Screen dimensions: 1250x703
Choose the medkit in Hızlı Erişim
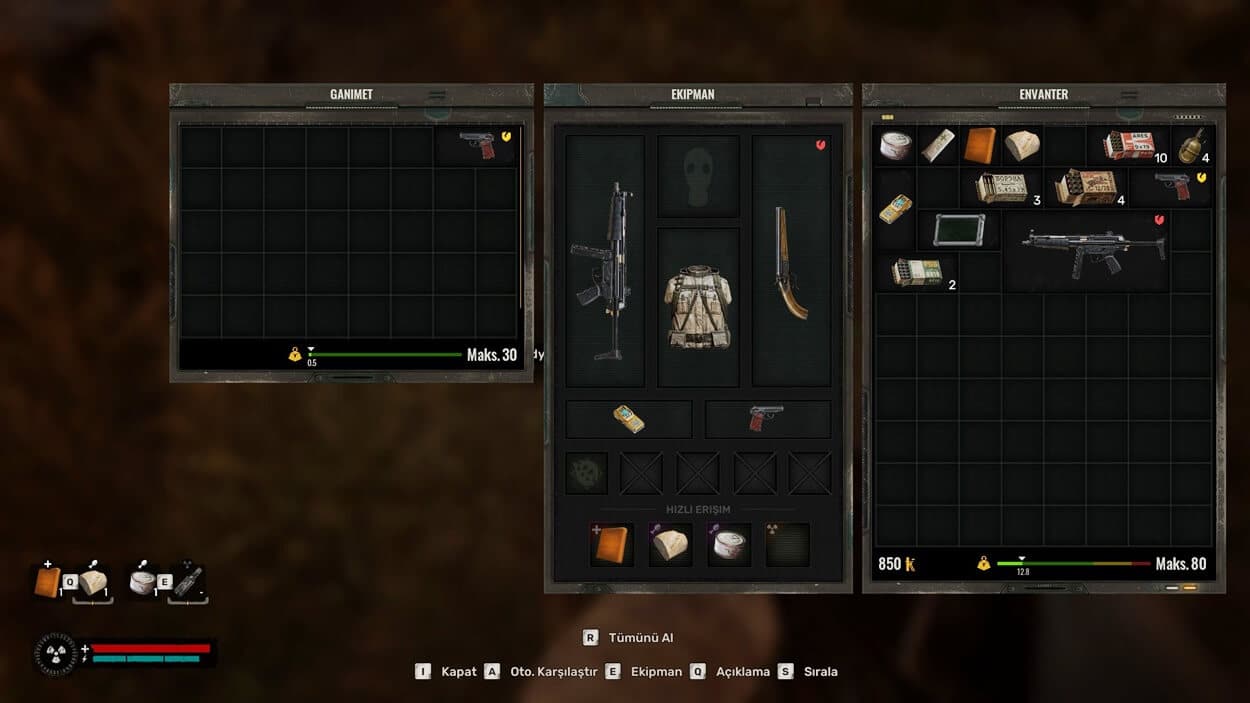click(611, 545)
